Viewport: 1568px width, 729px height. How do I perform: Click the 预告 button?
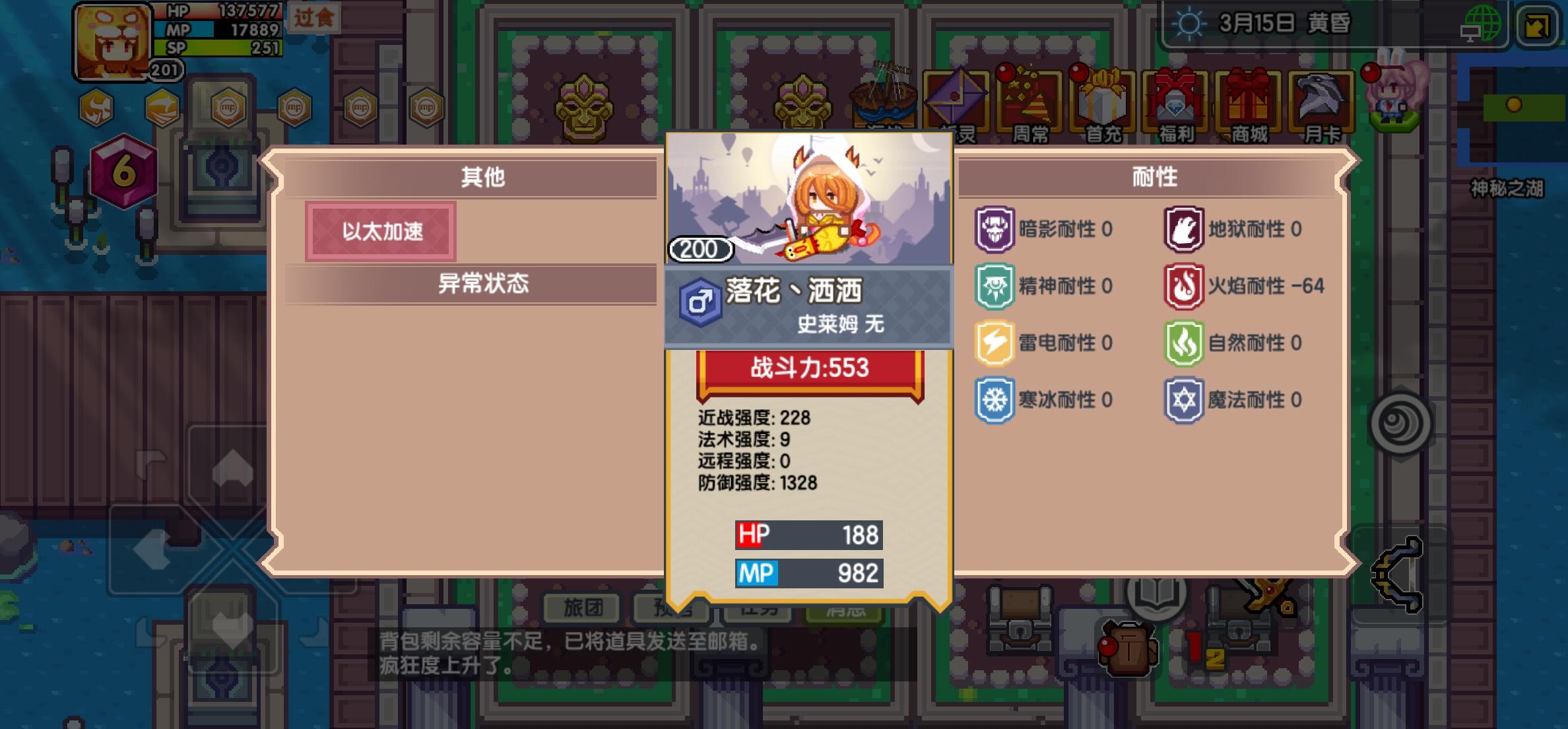click(672, 610)
